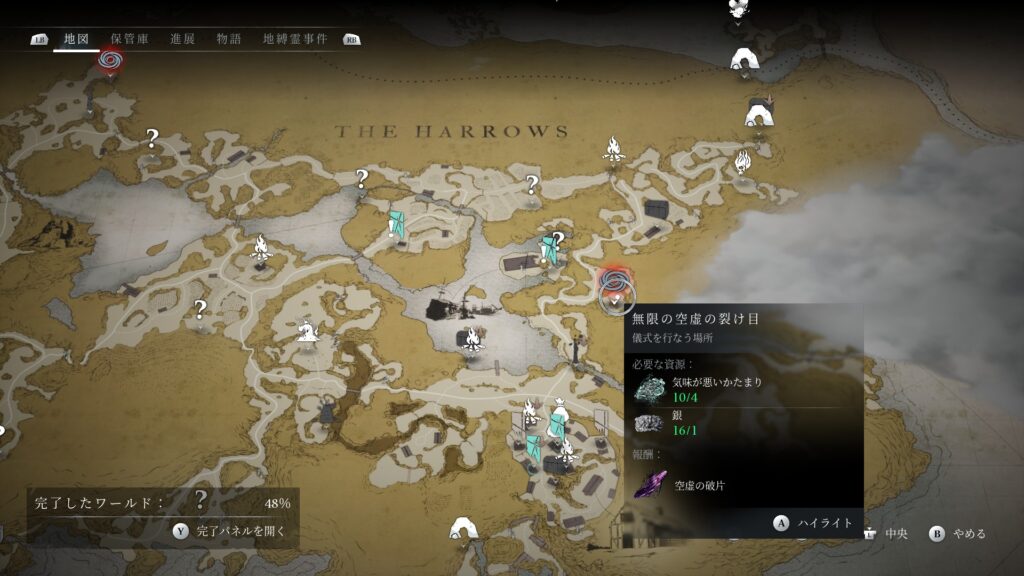Click the ハイライト highlight option
1024x576 pixels.
814,522
